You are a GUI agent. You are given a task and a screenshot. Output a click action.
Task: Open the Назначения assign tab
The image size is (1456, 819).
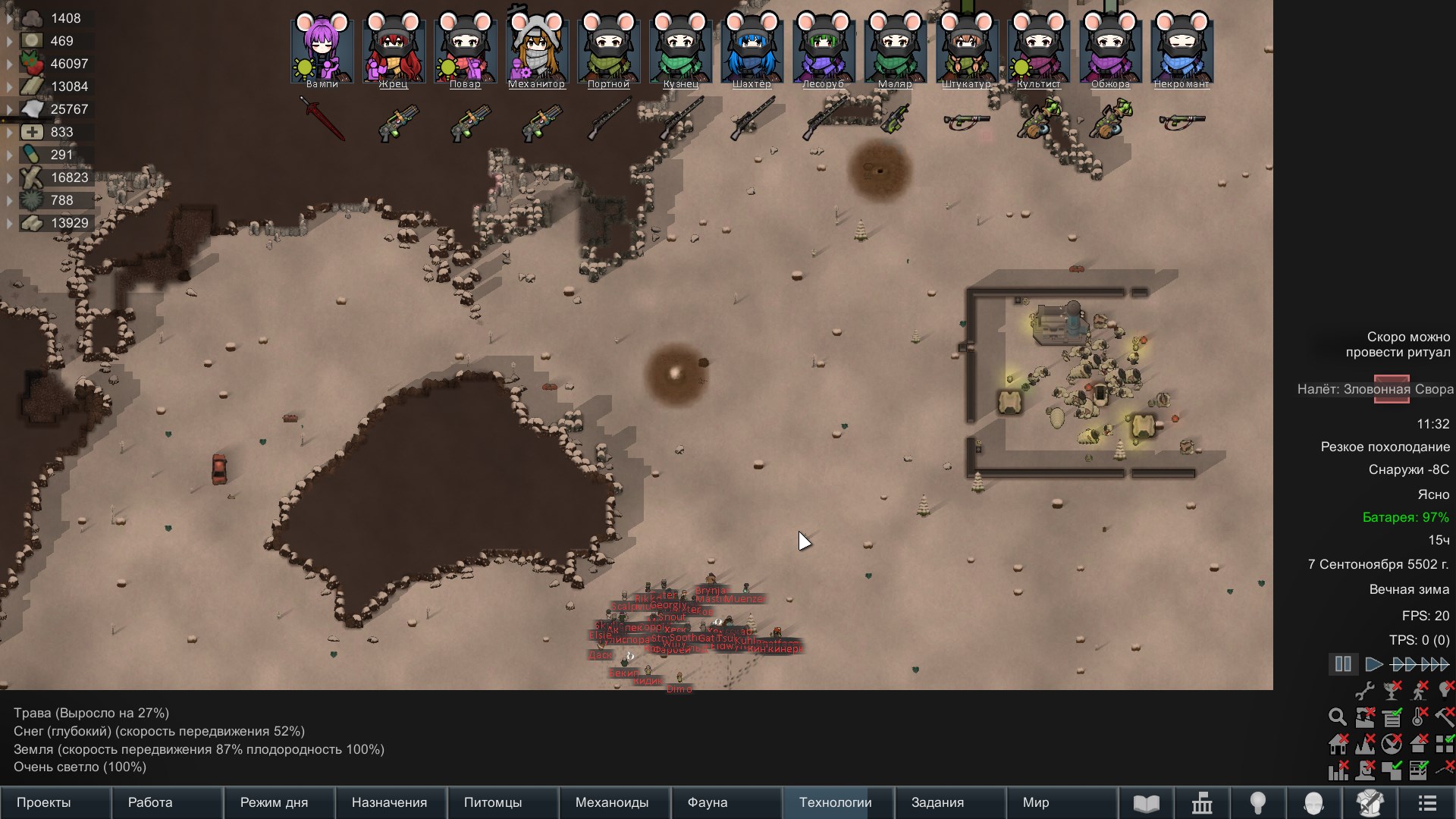click(x=389, y=802)
